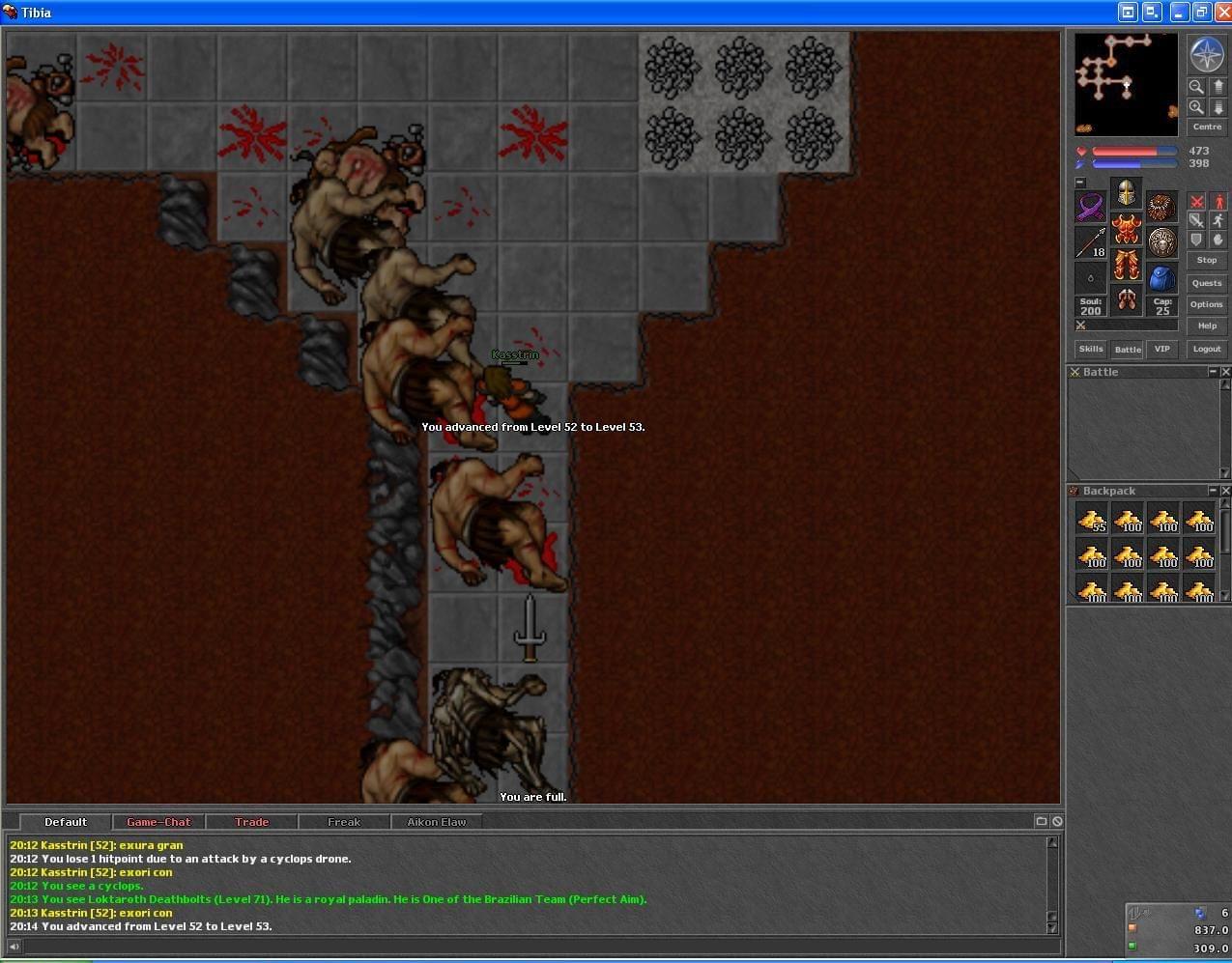Close the Tibia window
Viewport: 1232px width, 963px height.
(x=1222, y=13)
